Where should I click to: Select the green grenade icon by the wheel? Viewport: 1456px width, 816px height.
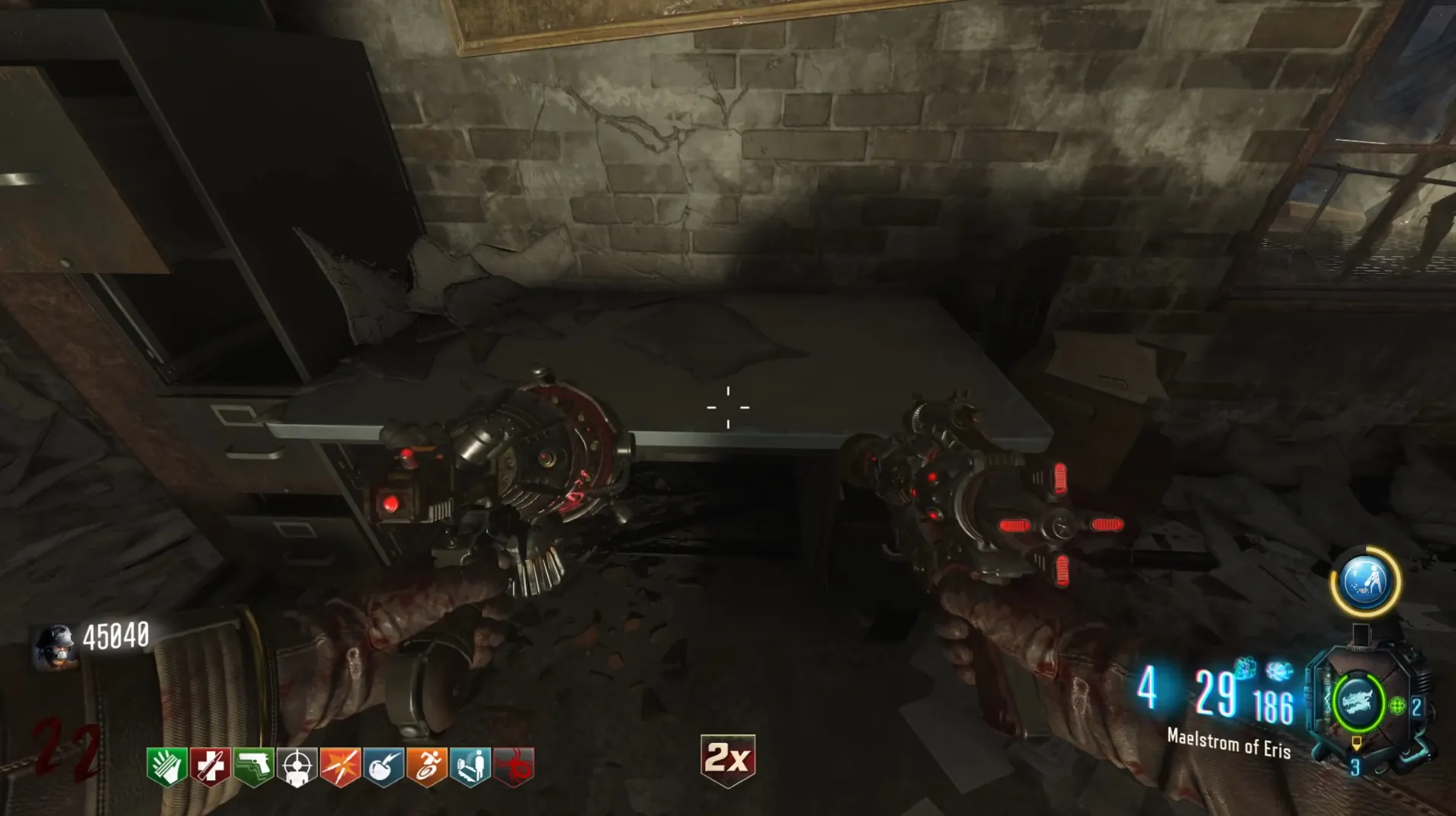pos(1397,706)
